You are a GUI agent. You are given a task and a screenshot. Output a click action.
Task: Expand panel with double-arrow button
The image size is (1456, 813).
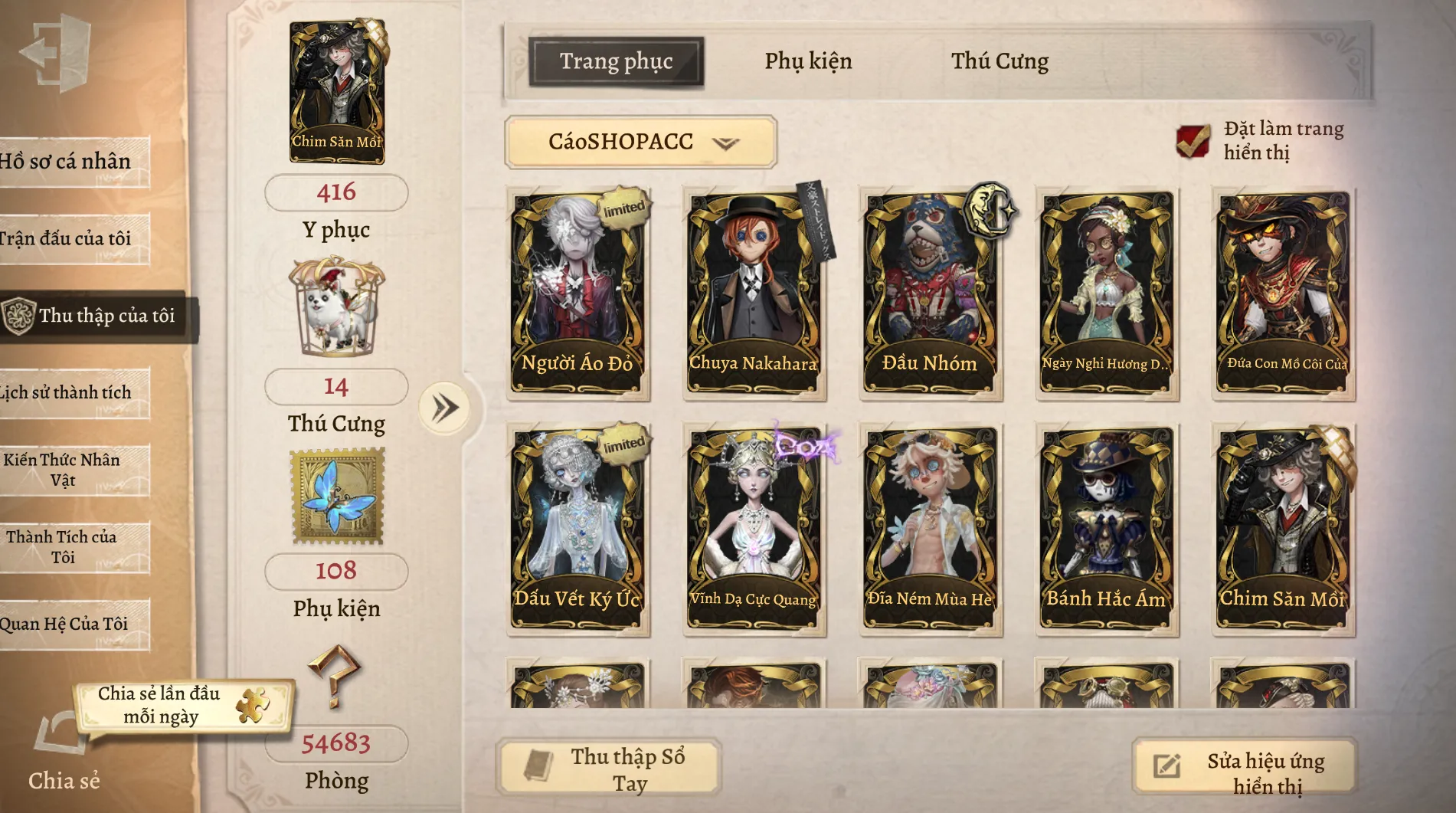445,408
